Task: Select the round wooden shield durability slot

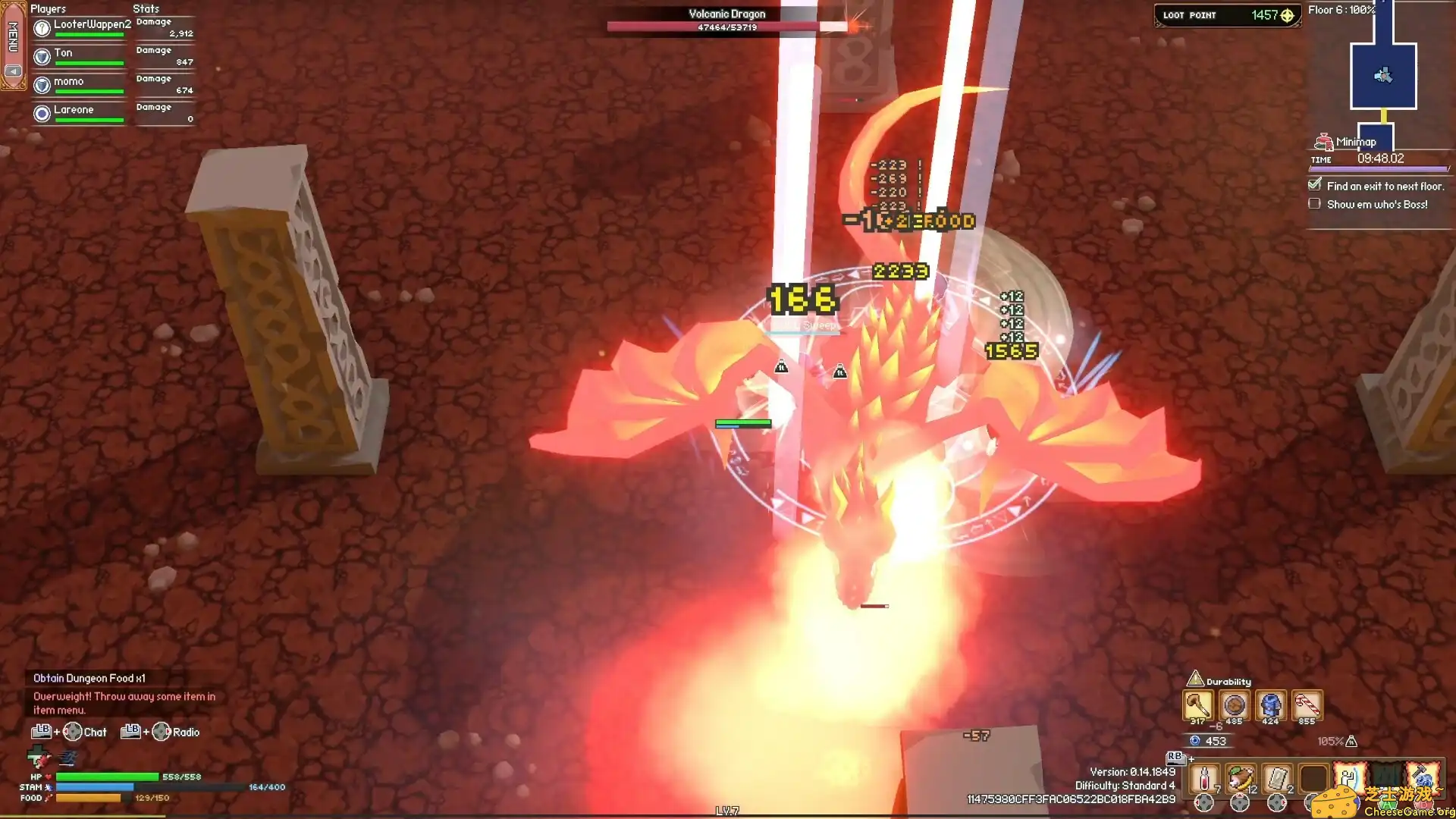Action: point(1234,706)
